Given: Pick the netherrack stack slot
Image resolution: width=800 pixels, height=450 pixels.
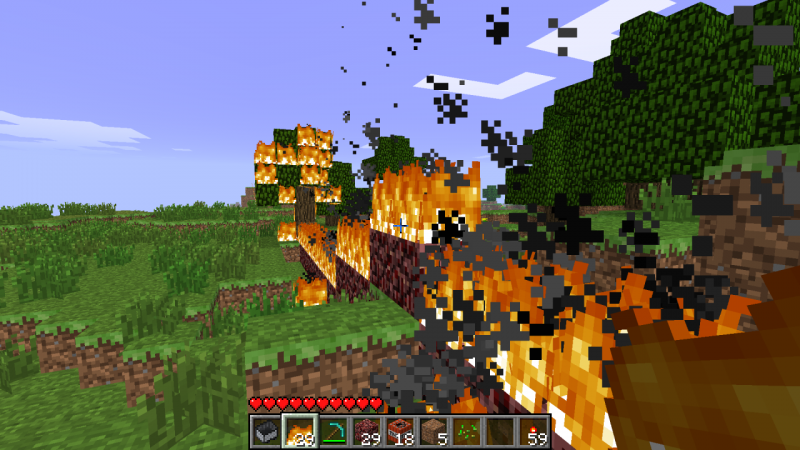Looking at the screenshot, I should tap(367, 432).
